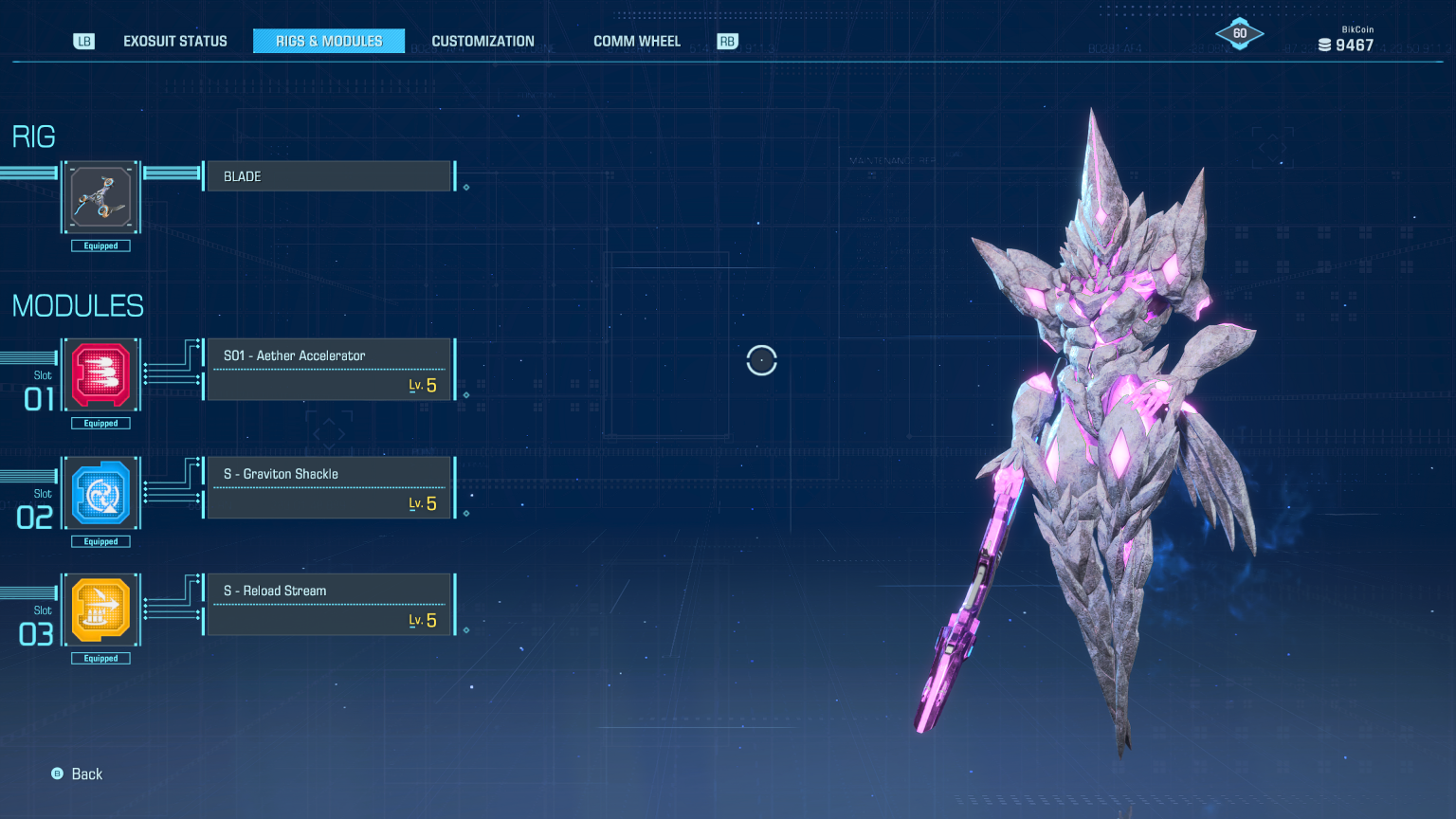Viewport: 1456px width, 819px height.
Task: Open the S - Reload Stream entry
Action: pos(328,604)
